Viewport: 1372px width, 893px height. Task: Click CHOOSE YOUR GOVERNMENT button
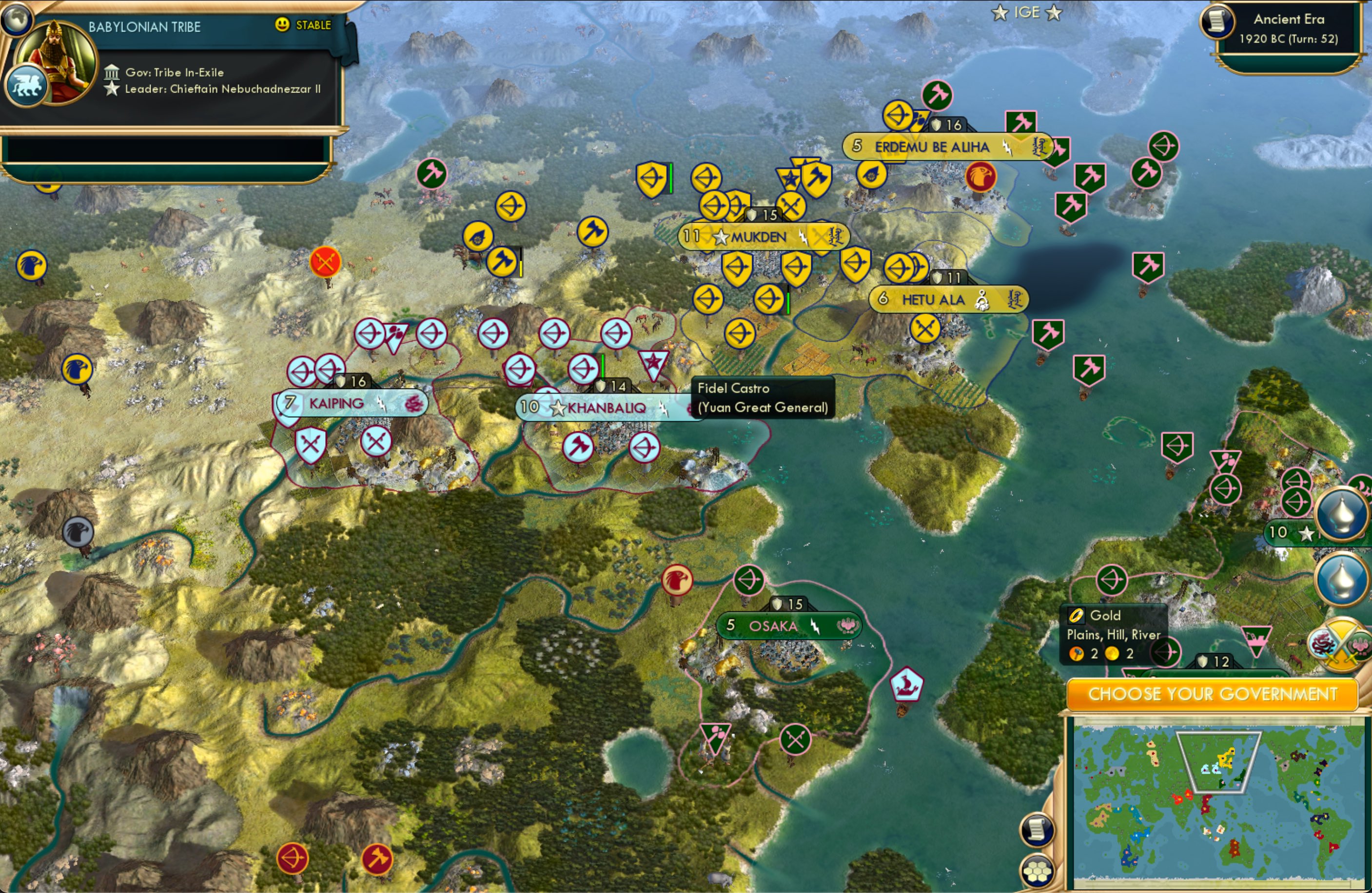tap(1213, 694)
